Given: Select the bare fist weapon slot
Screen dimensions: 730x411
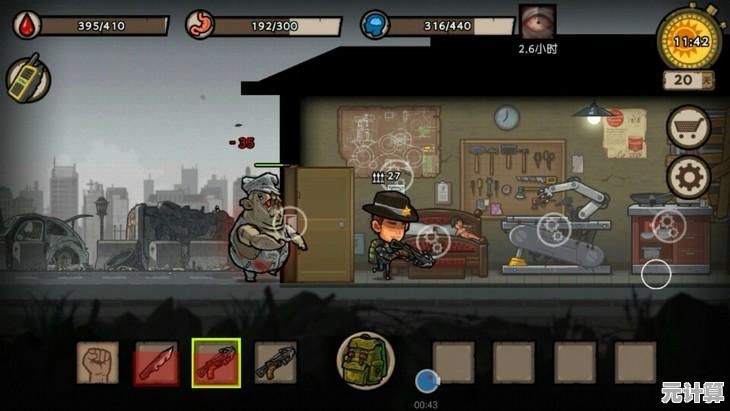Looking at the screenshot, I should 97,362.
